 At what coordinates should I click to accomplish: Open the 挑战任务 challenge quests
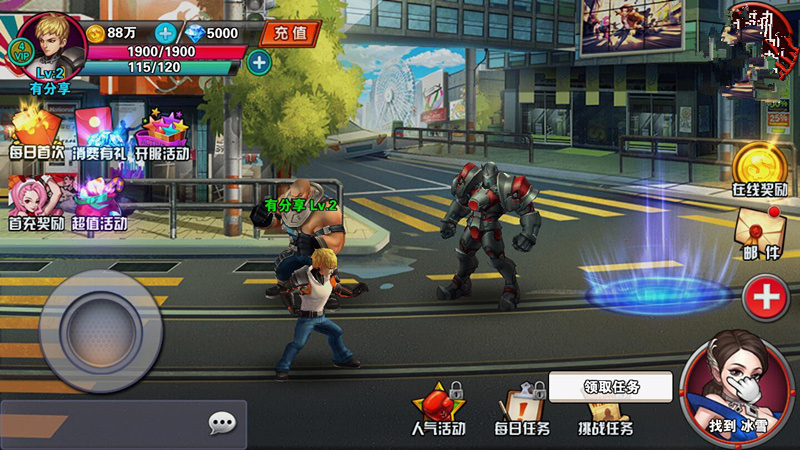(x=605, y=412)
